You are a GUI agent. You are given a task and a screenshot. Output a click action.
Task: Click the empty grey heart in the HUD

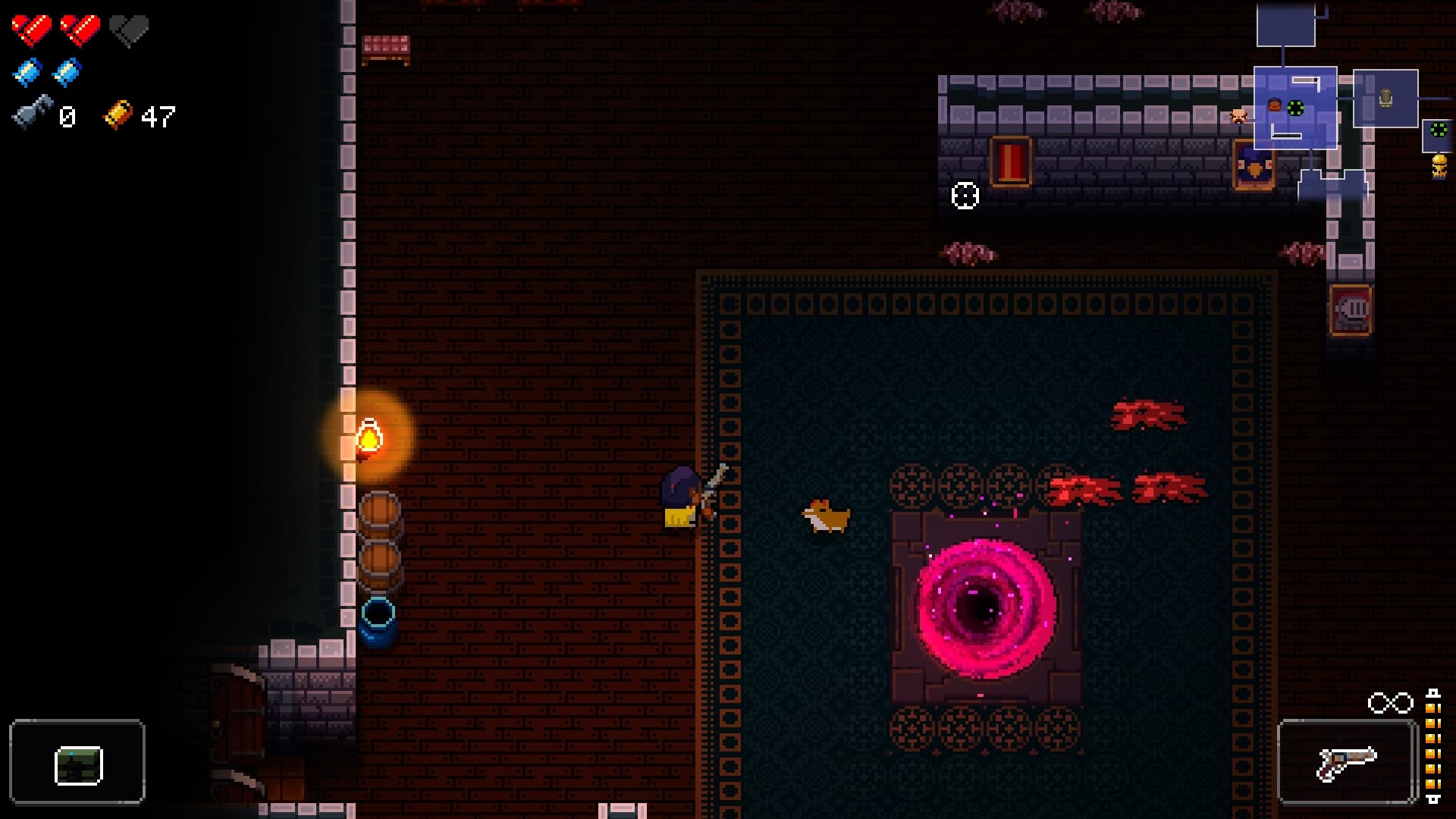128,30
